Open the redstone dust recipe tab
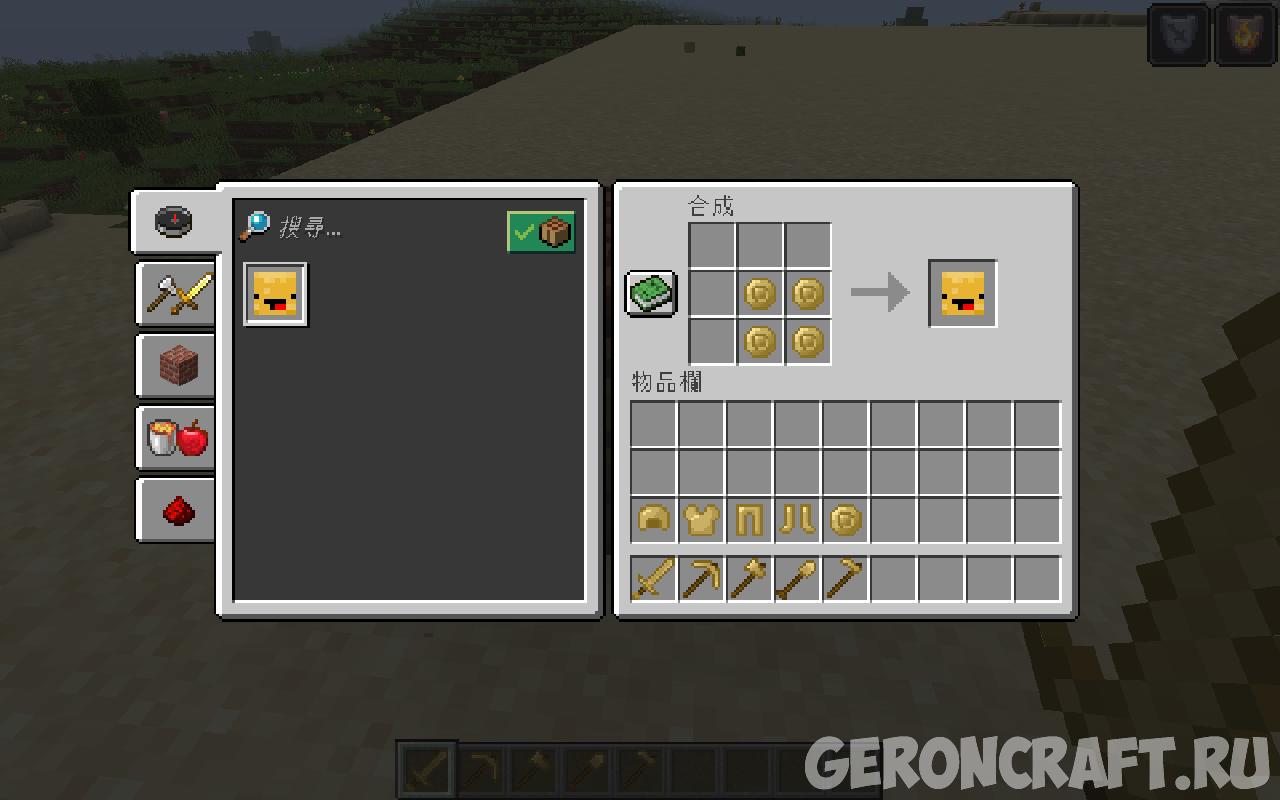Screen dimensions: 1280x800 click(x=177, y=510)
